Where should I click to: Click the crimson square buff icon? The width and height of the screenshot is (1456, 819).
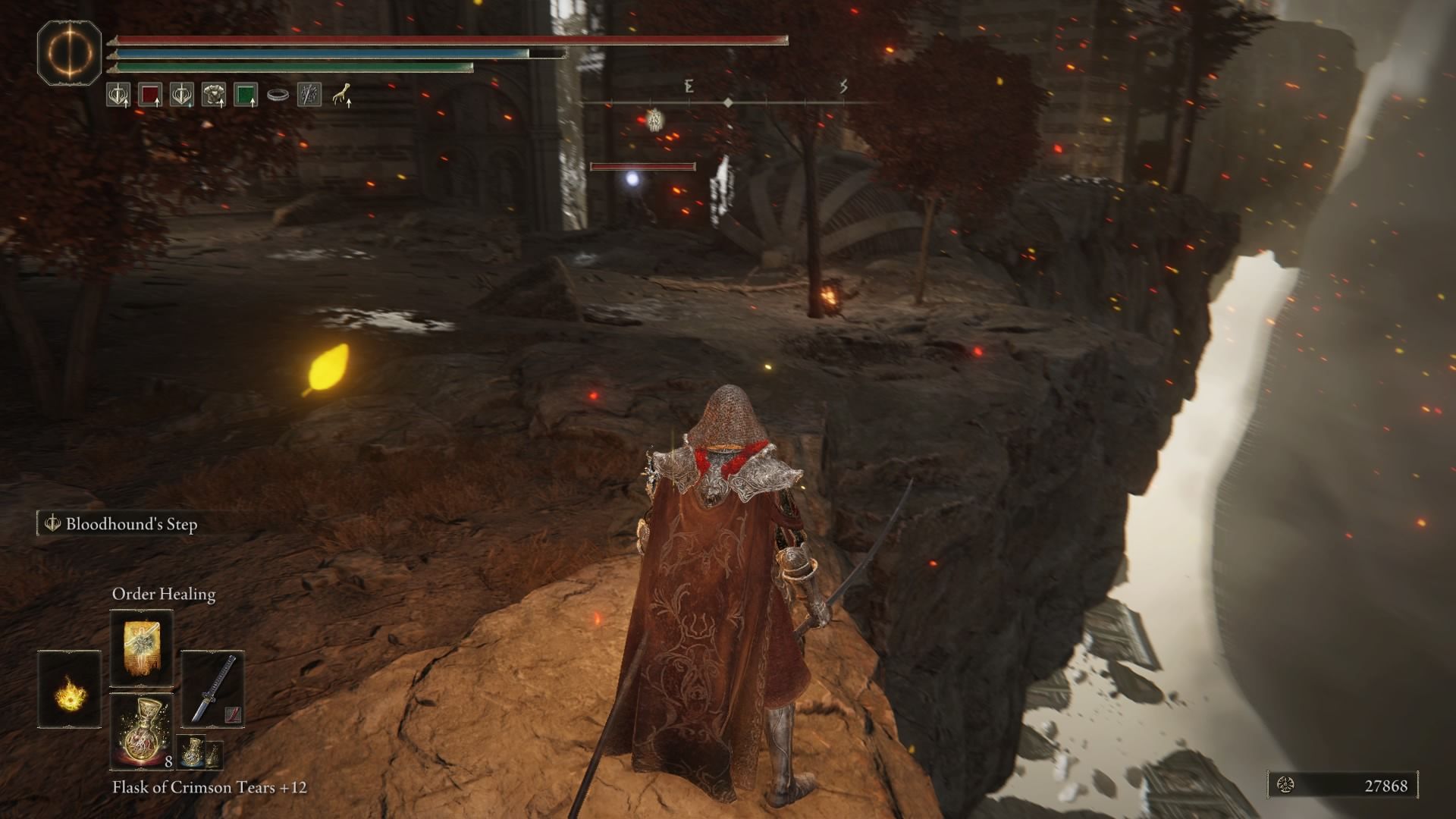[x=150, y=95]
